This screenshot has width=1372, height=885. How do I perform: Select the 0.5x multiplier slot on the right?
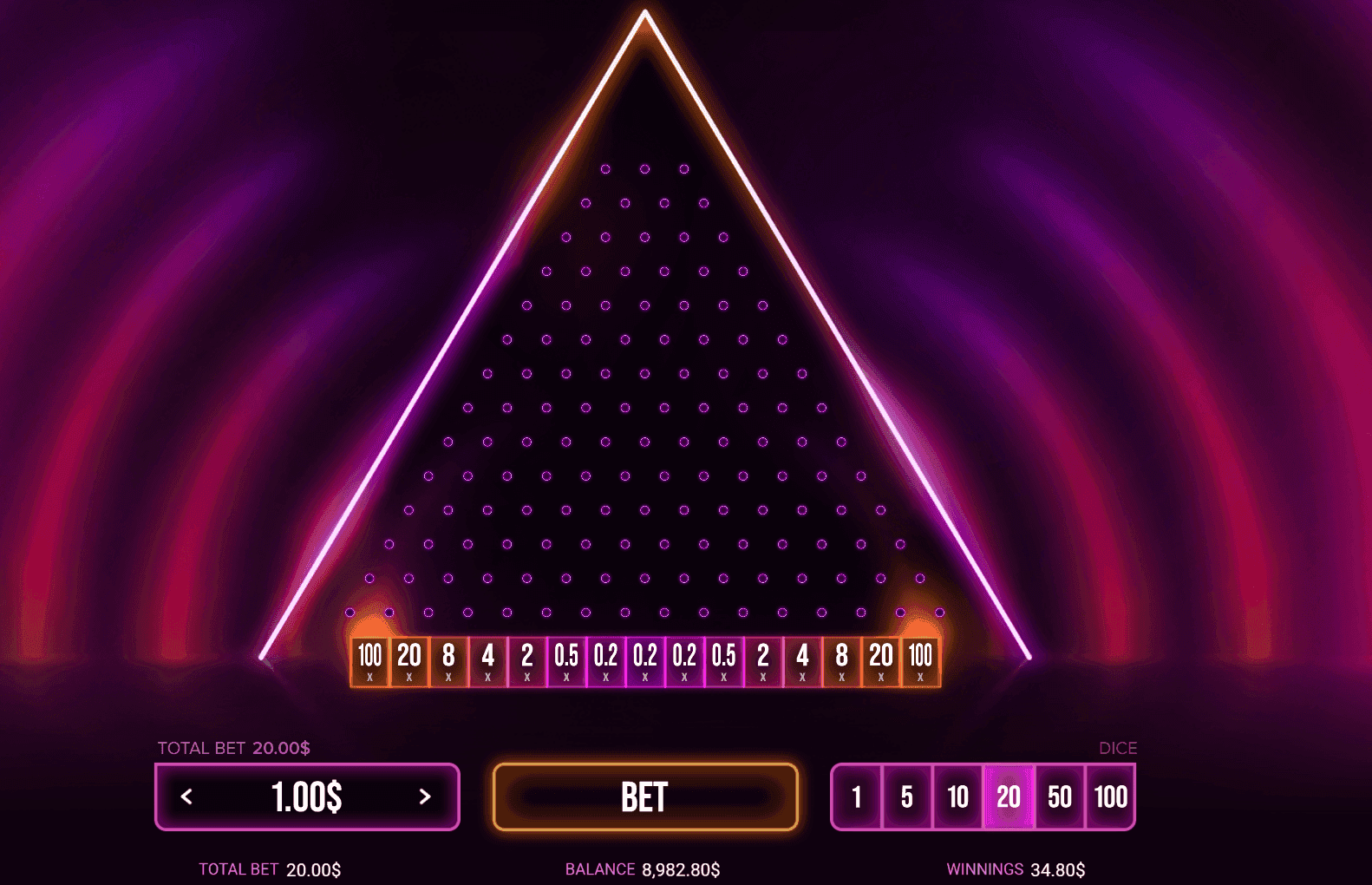(x=724, y=659)
